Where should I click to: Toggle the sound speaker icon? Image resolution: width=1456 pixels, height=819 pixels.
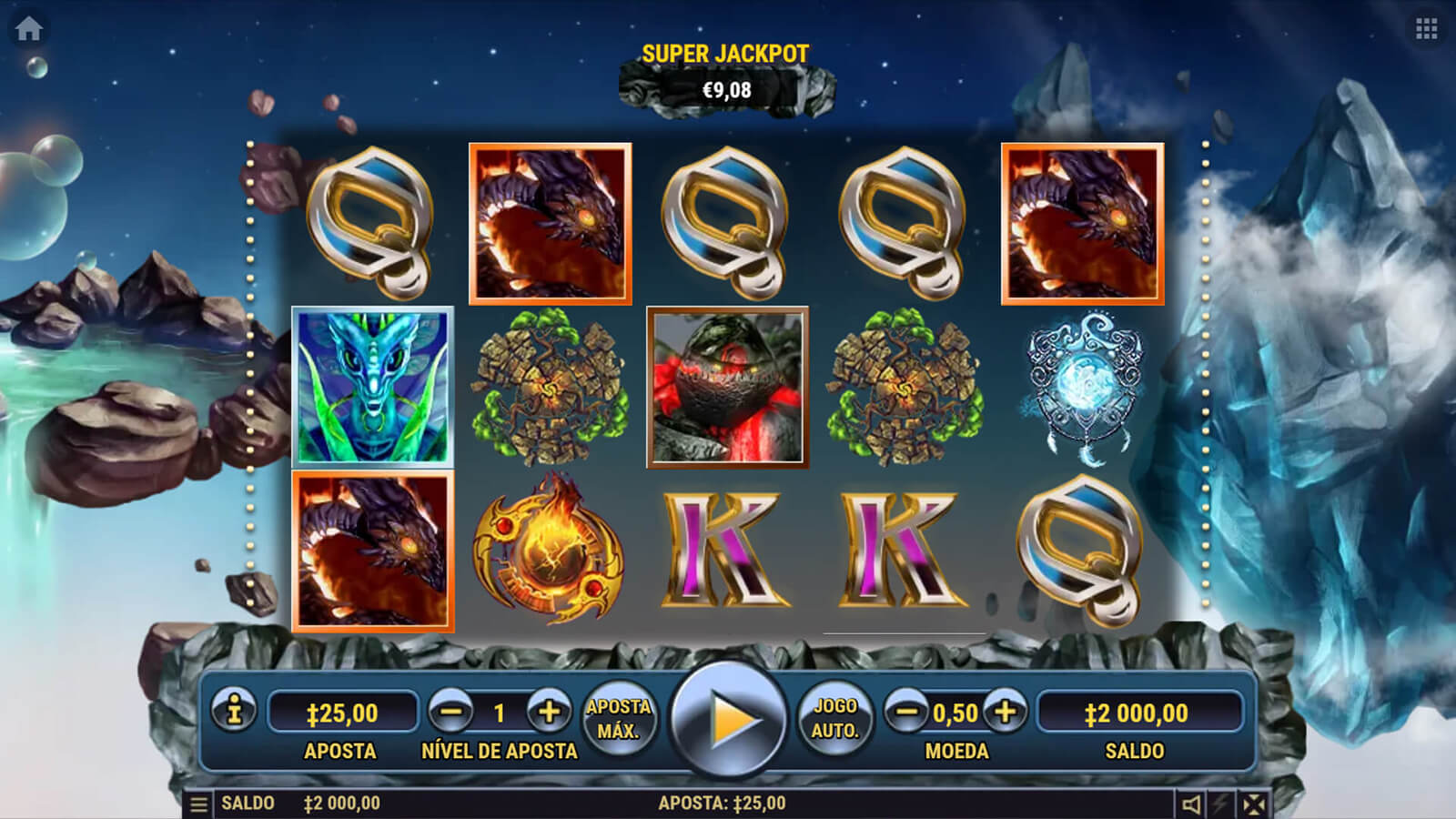click(x=1190, y=804)
